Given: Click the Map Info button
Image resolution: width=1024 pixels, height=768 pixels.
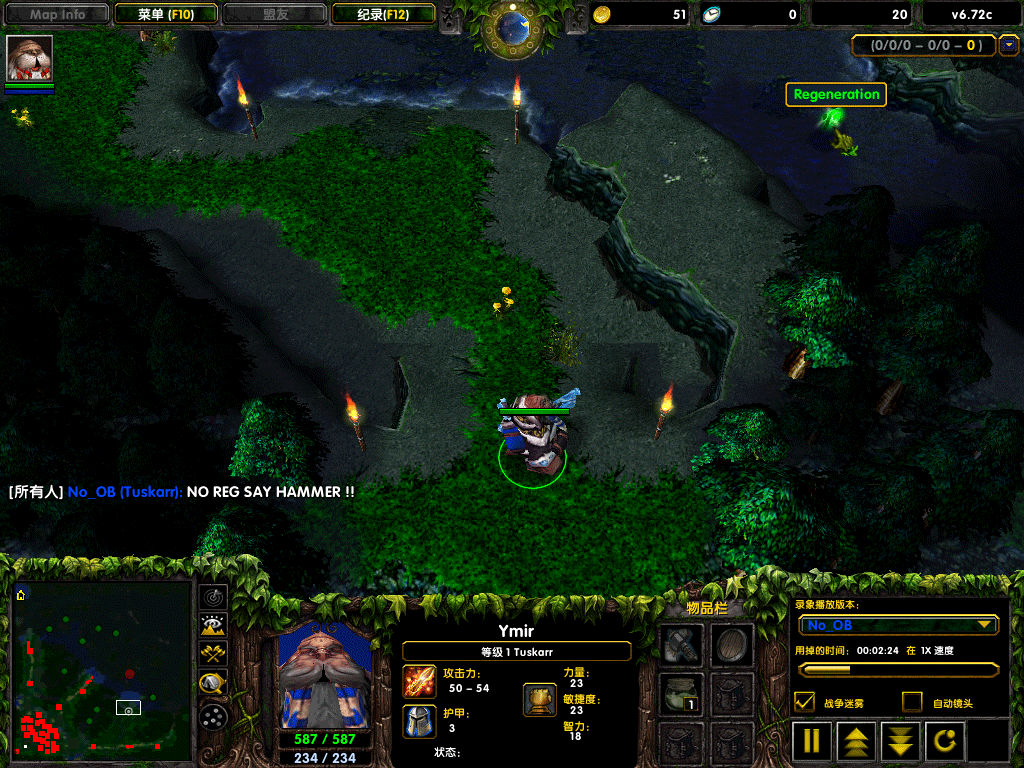Looking at the screenshot, I should tap(58, 14).
